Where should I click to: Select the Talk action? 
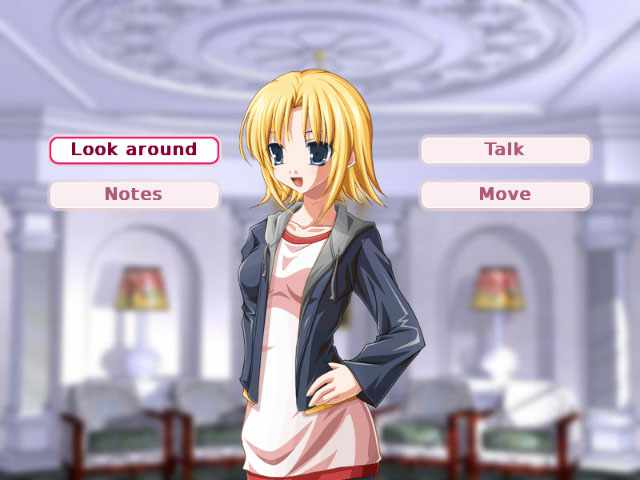[505, 150]
